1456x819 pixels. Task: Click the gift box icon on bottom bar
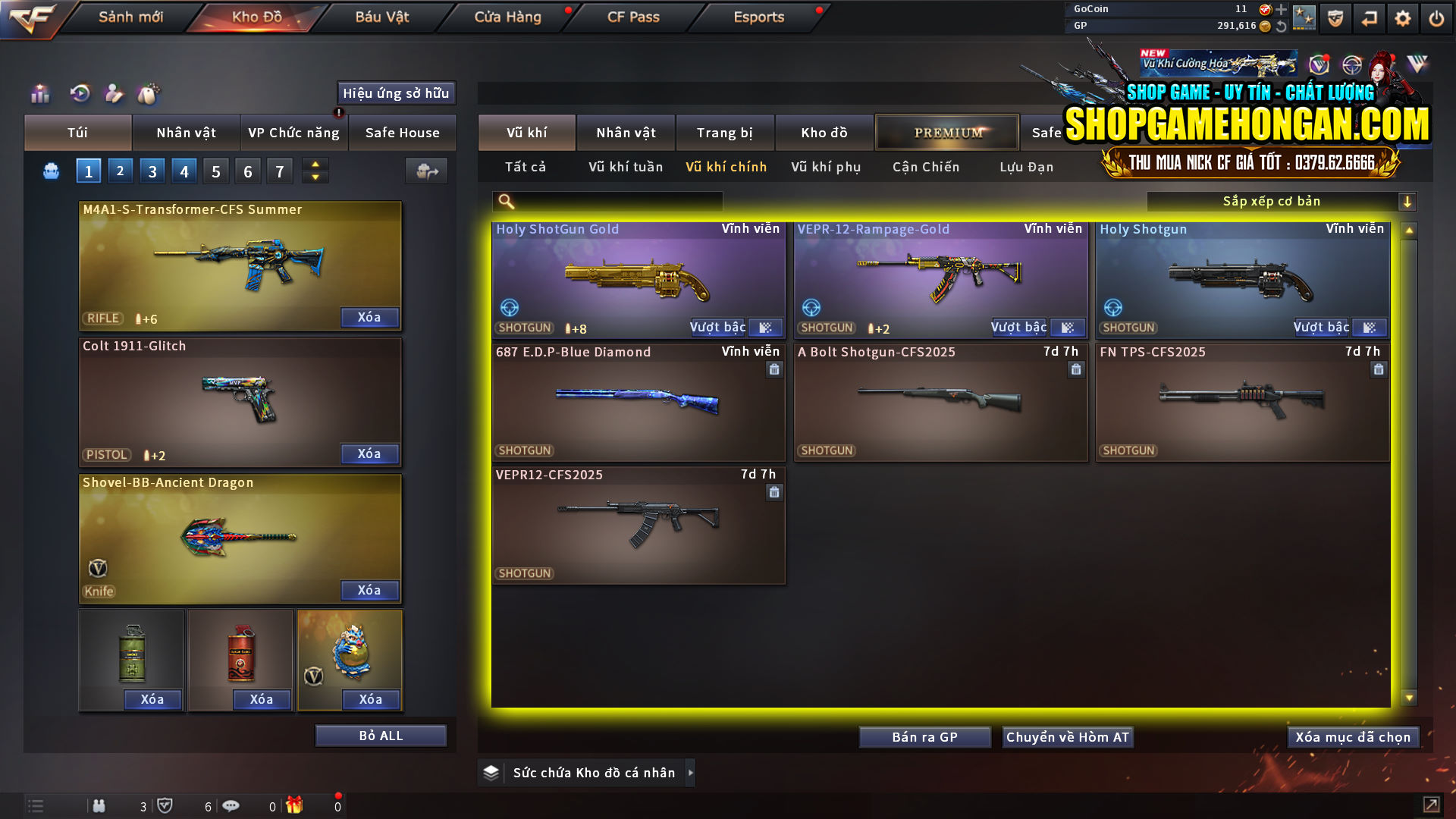296,805
